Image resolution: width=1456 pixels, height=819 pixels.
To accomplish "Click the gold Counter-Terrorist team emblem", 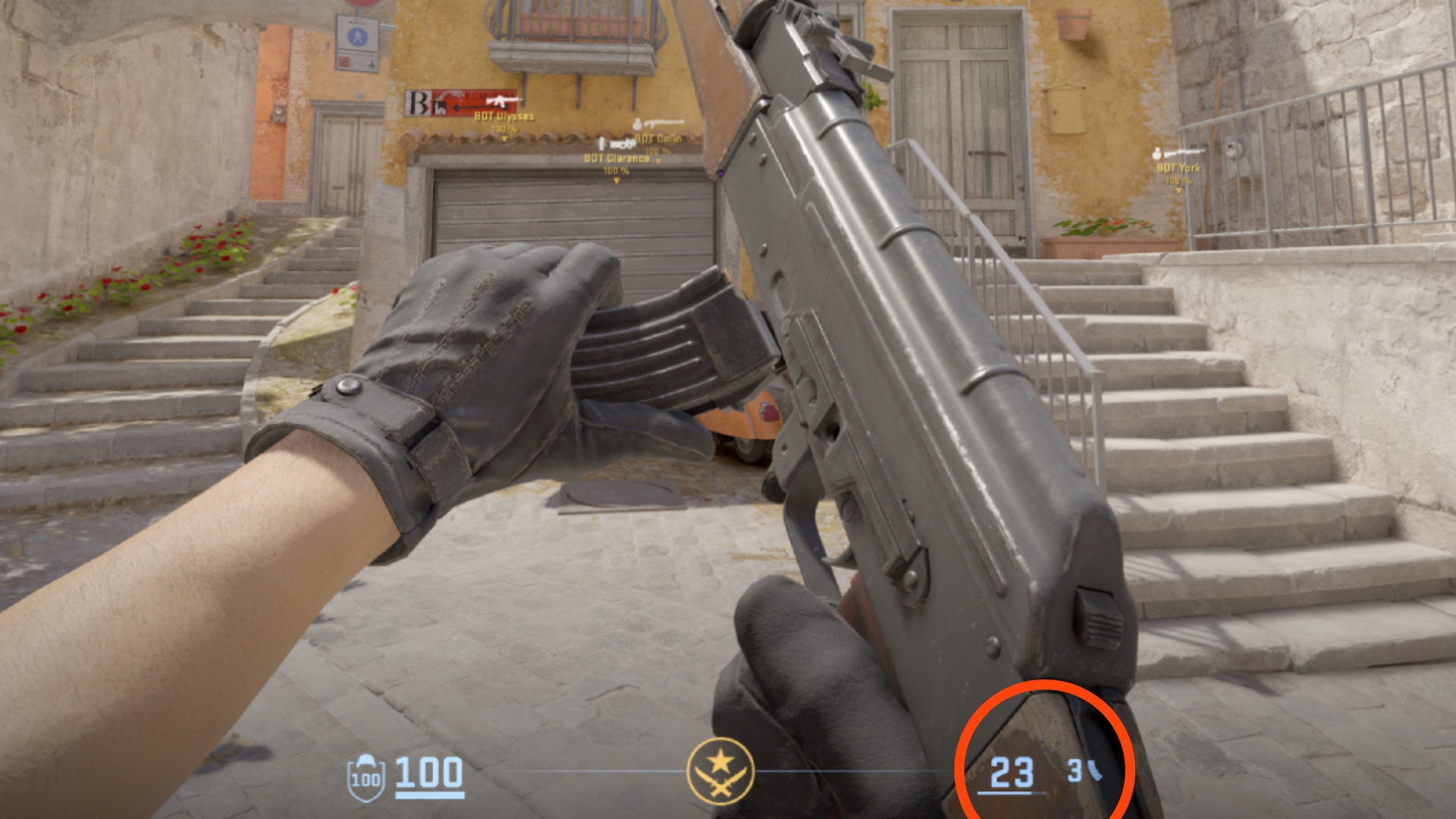I will tap(720, 771).
